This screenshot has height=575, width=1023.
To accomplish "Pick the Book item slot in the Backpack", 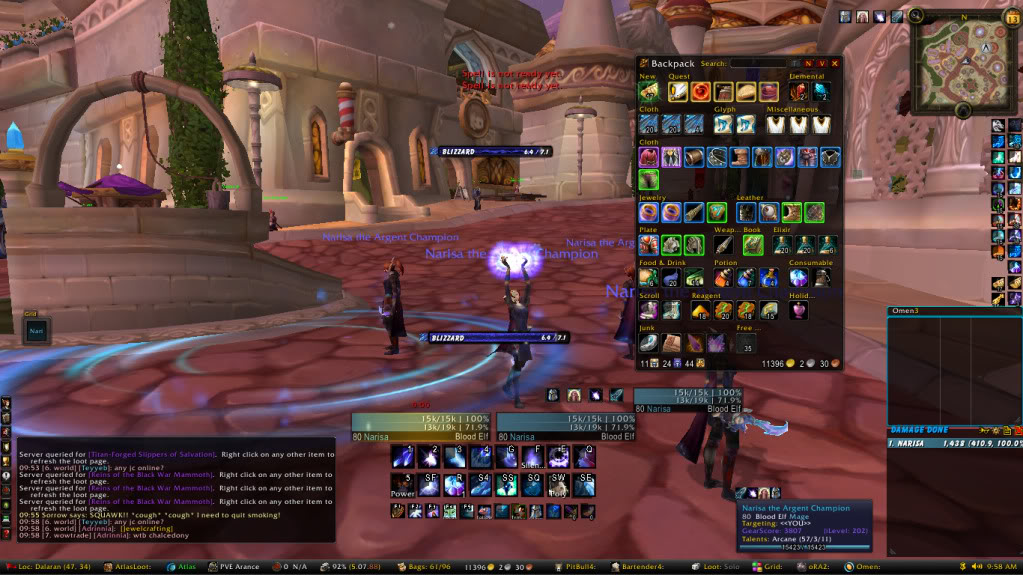I will click(x=753, y=244).
